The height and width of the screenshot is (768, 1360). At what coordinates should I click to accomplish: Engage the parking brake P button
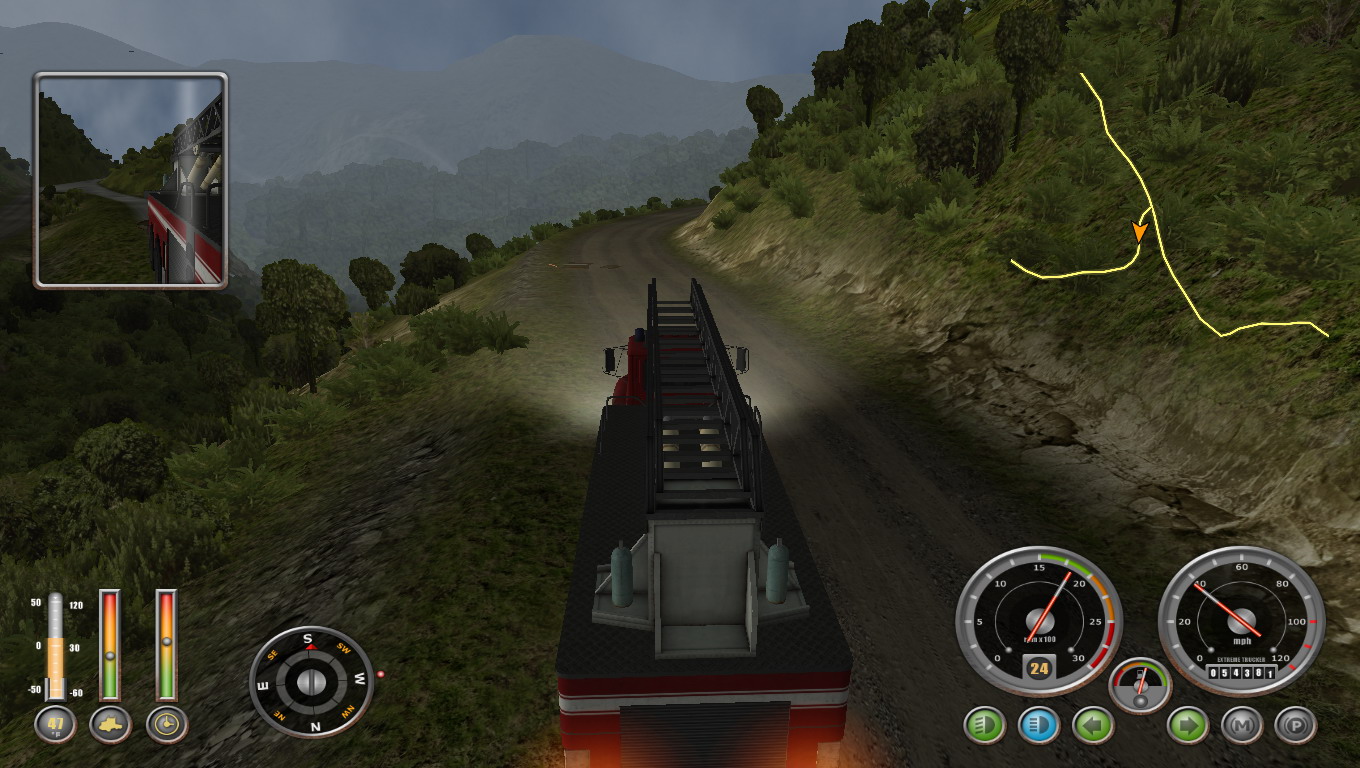[1295, 725]
